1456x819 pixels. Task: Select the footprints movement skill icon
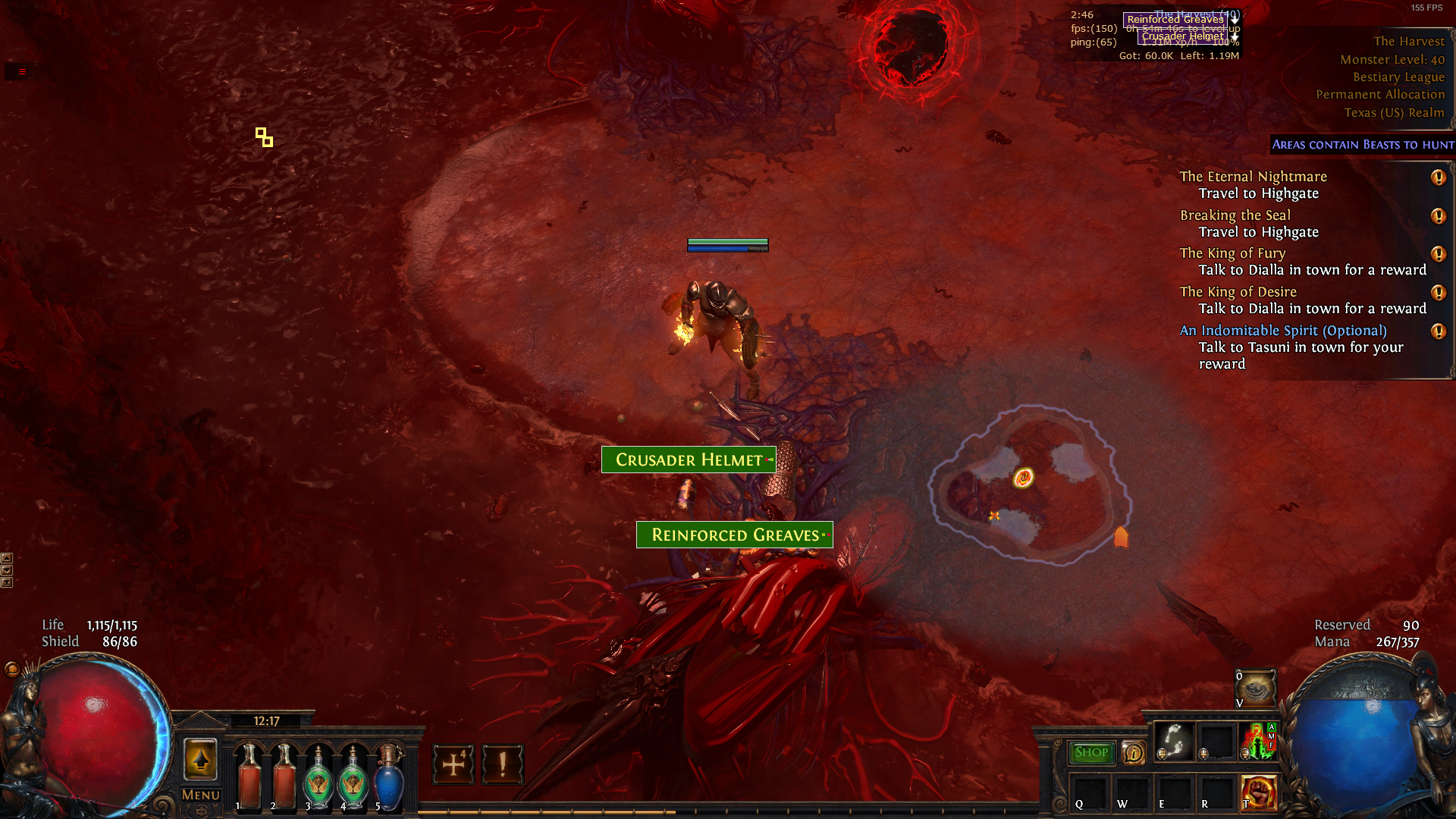click(1174, 742)
